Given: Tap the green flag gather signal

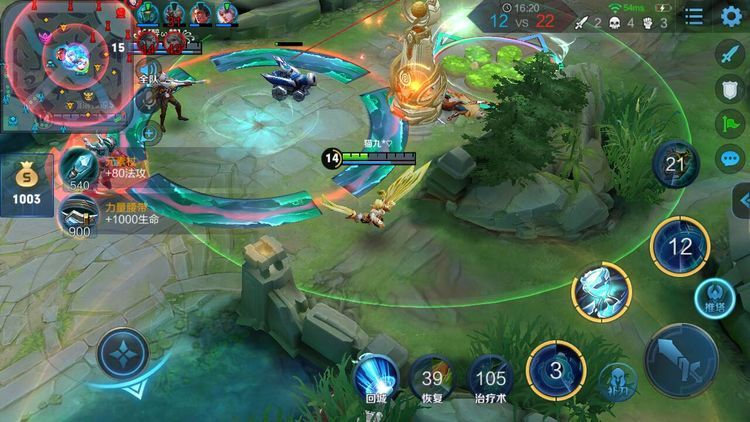Looking at the screenshot, I should pos(732,124).
